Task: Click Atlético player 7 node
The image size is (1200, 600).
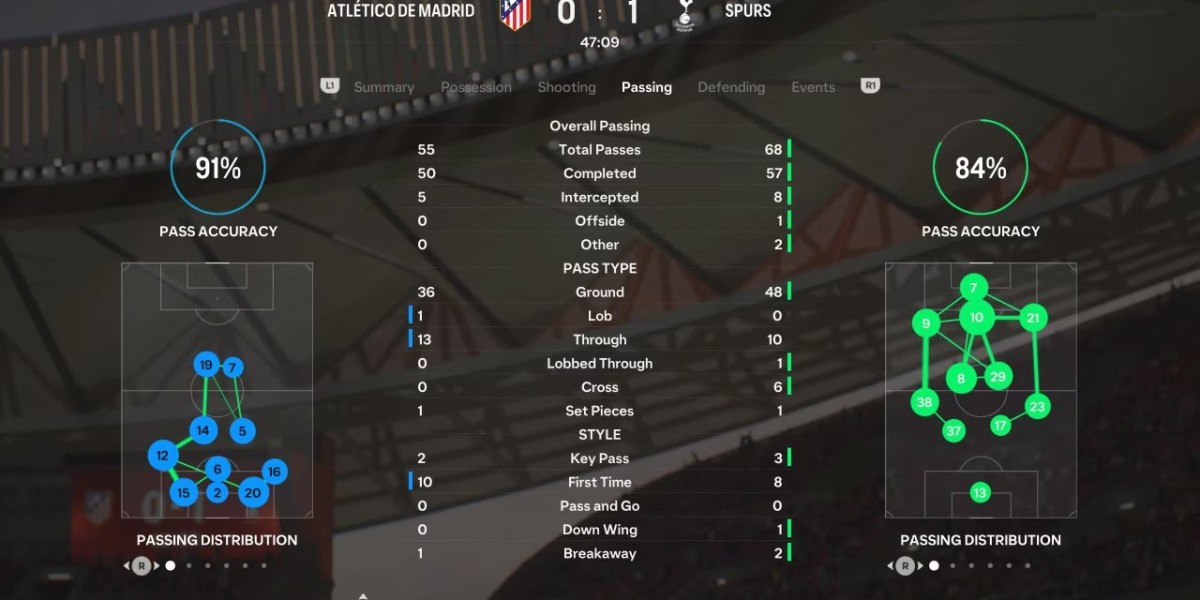Action: pos(233,368)
